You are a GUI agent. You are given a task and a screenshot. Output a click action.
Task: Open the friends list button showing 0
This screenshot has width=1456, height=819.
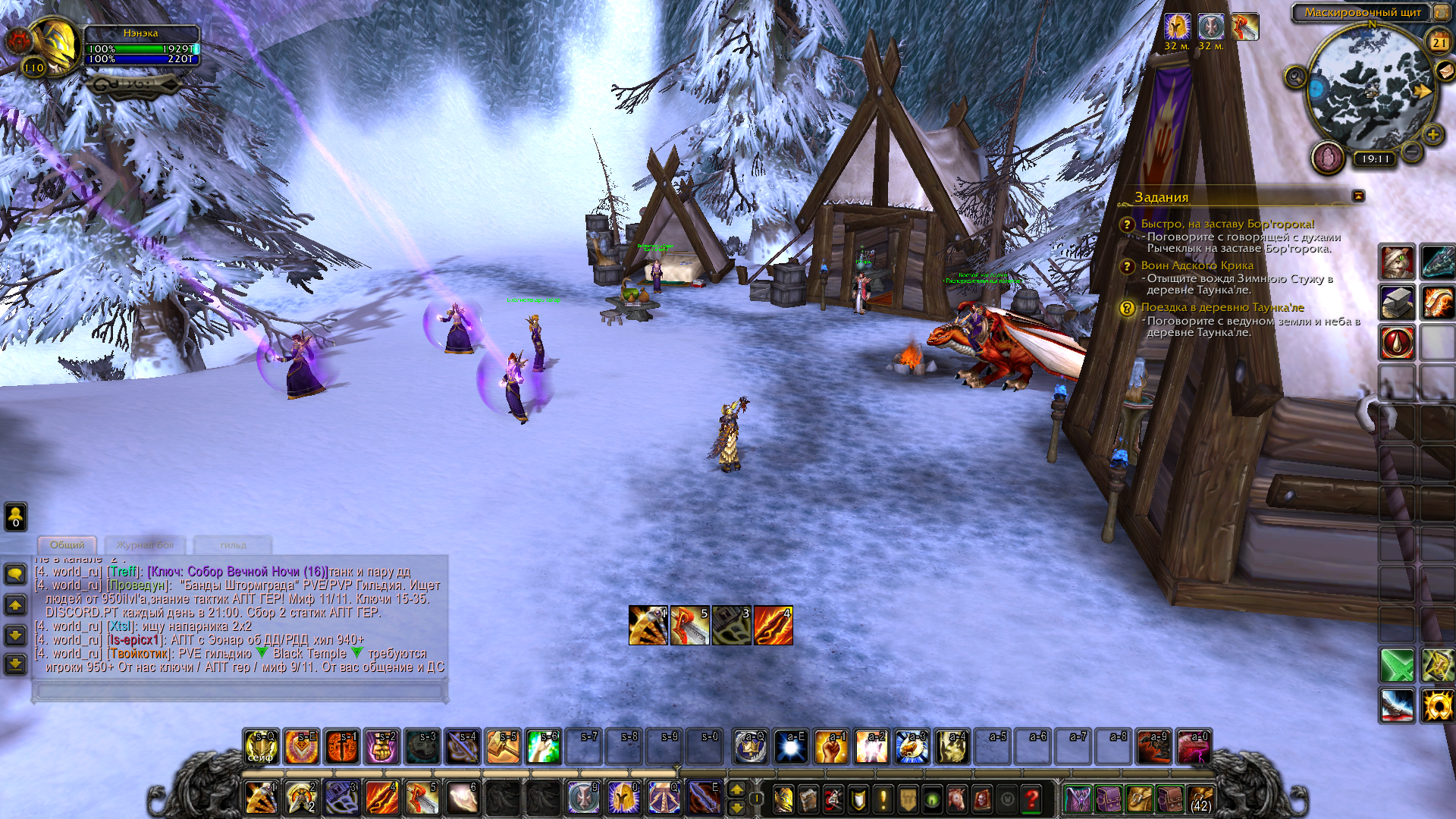pos(15,516)
